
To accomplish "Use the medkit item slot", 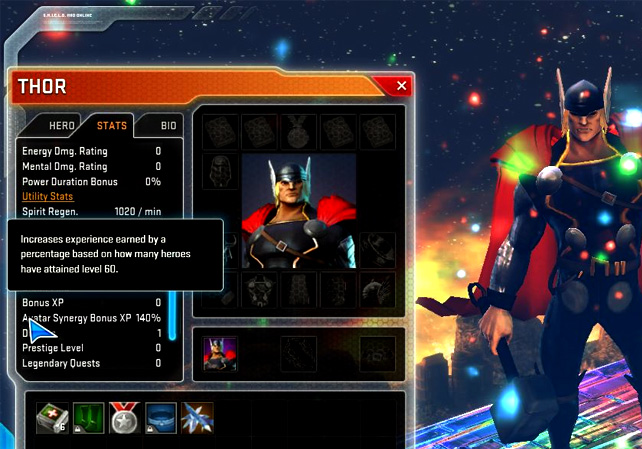I will (x=50, y=418).
